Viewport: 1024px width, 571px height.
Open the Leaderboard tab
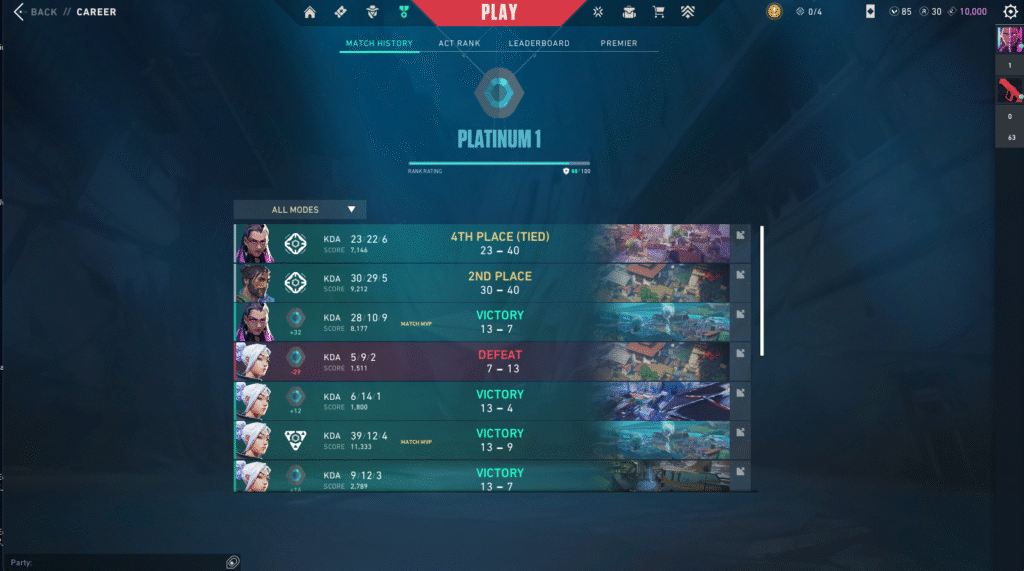pyautogui.click(x=539, y=44)
